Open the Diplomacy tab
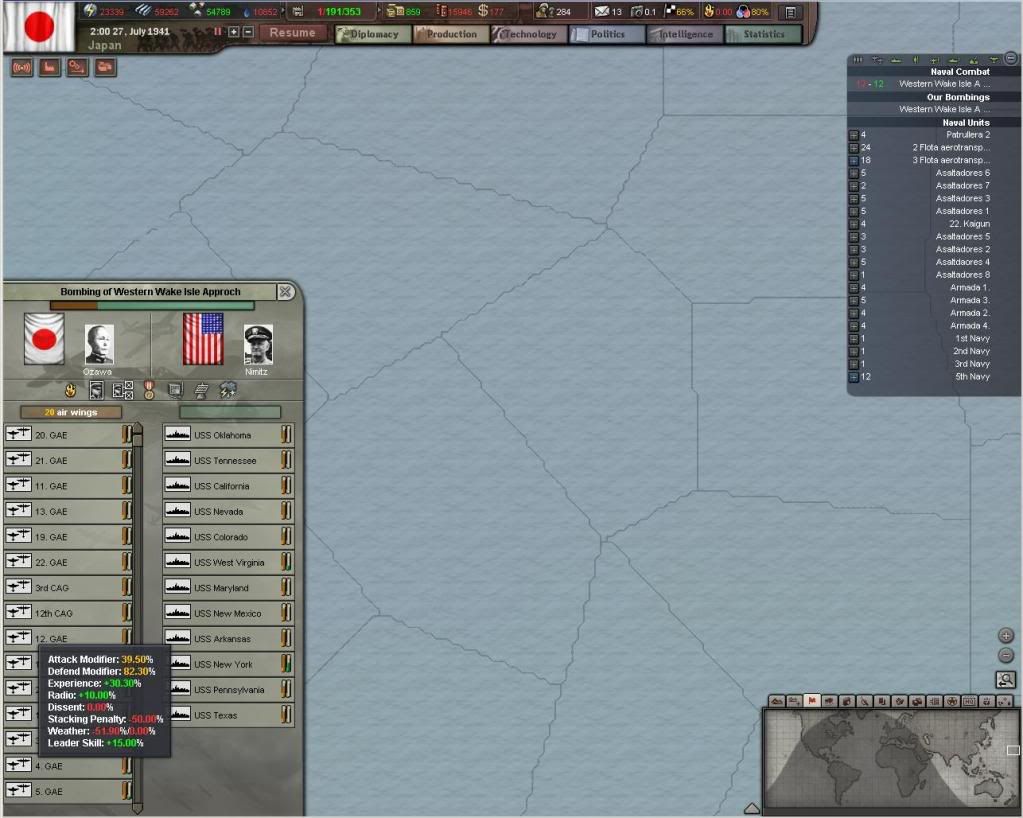Viewport: 1023px width, 818px height. [x=373, y=34]
